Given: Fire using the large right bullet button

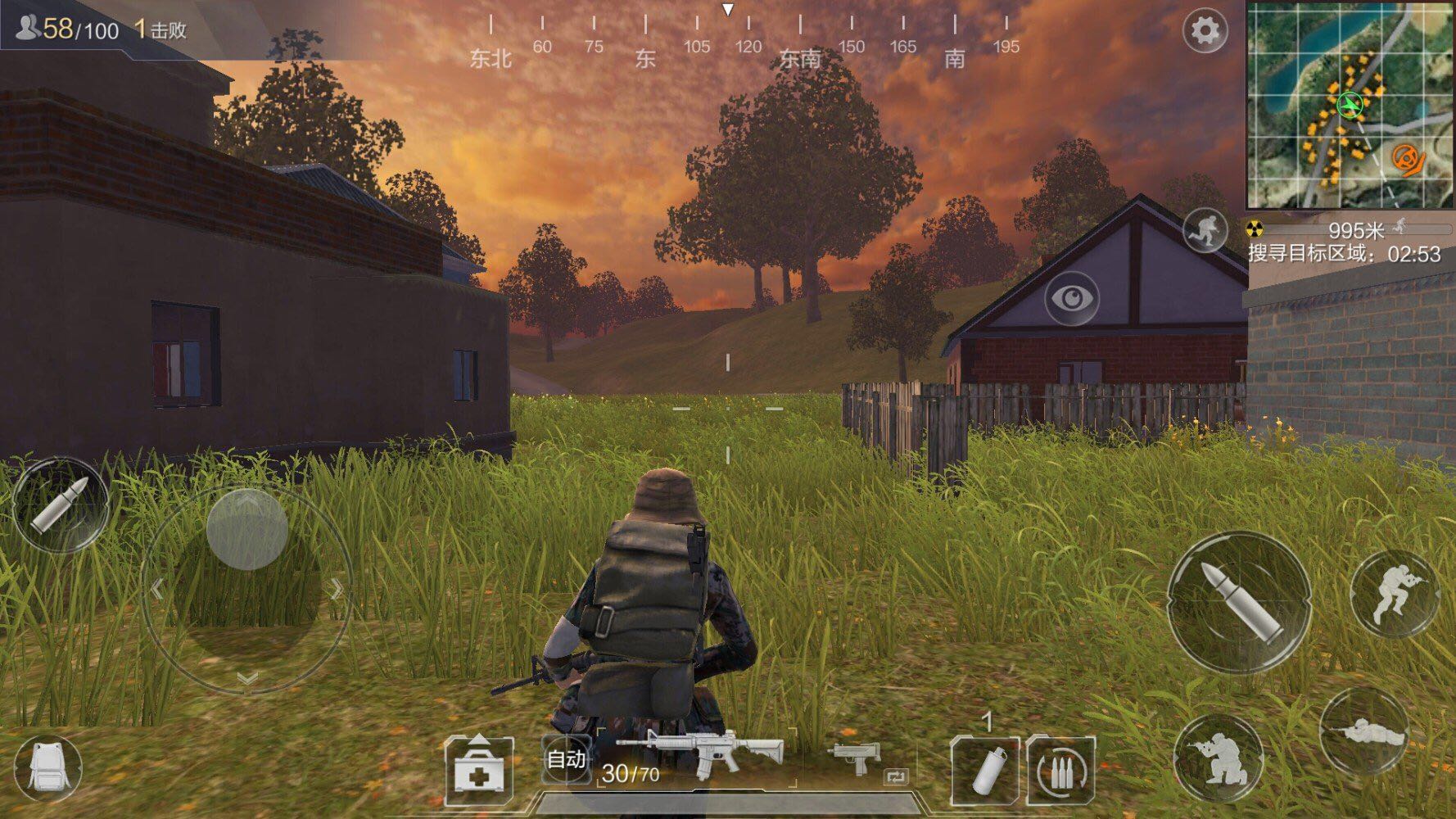Looking at the screenshot, I should pos(1239,602).
